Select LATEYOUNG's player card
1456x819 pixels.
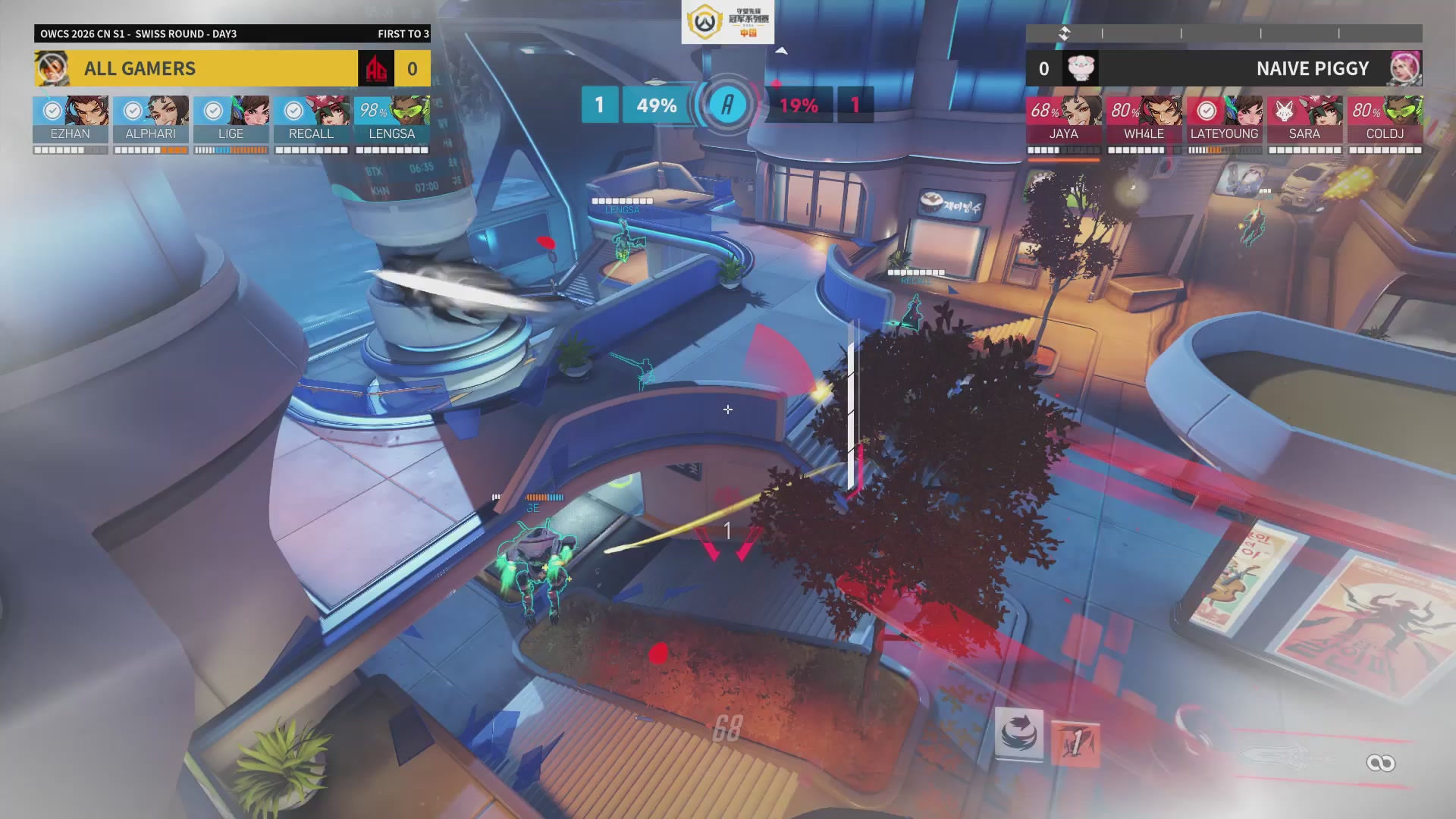point(1225,120)
